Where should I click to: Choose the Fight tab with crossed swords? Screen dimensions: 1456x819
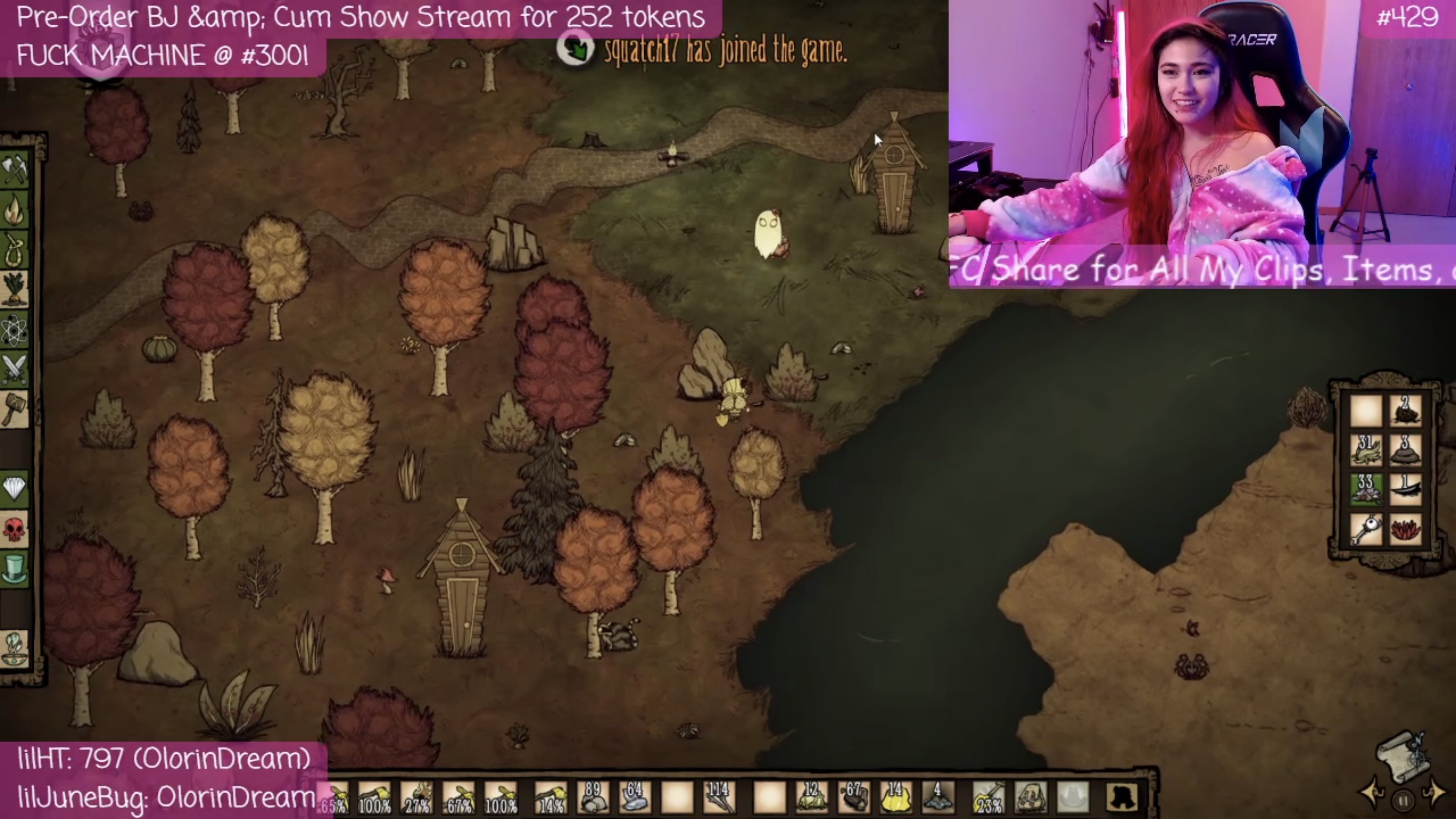[15, 370]
